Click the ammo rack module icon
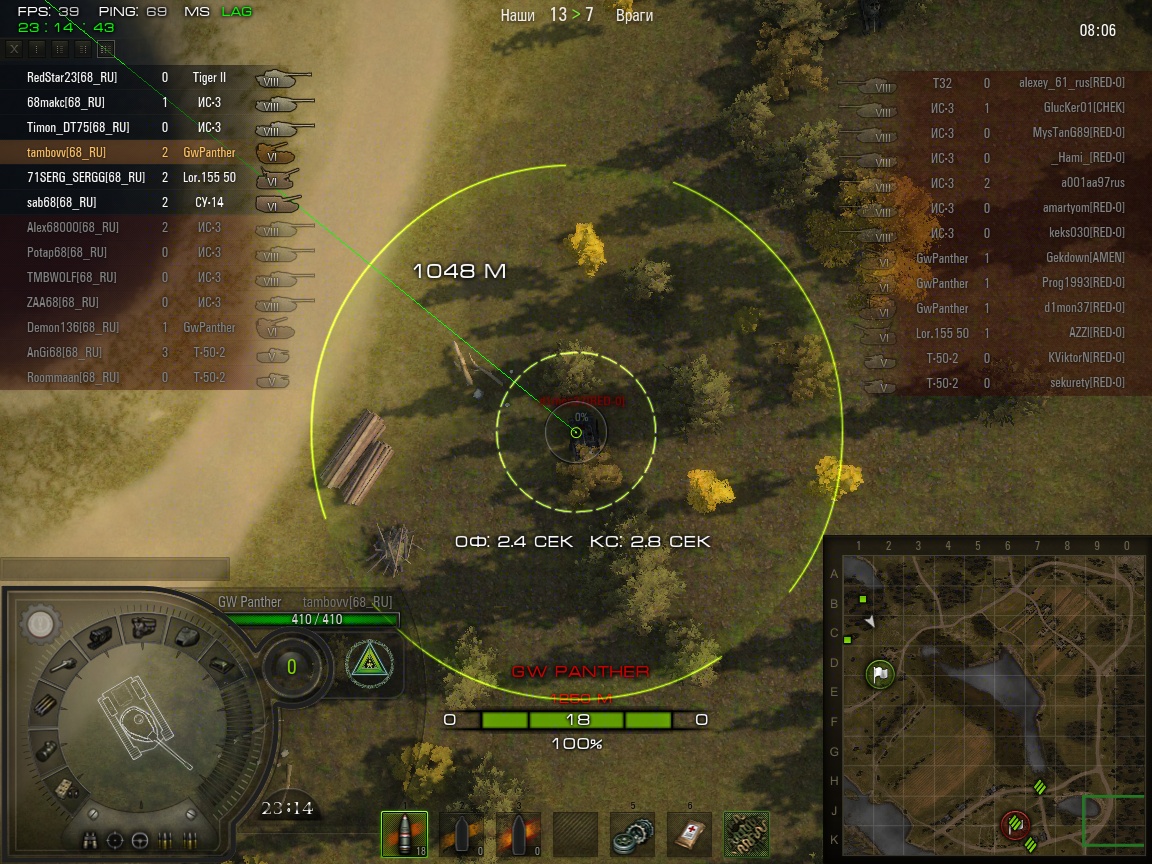This screenshot has width=1152, height=864. pyautogui.click(x=46, y=705)
